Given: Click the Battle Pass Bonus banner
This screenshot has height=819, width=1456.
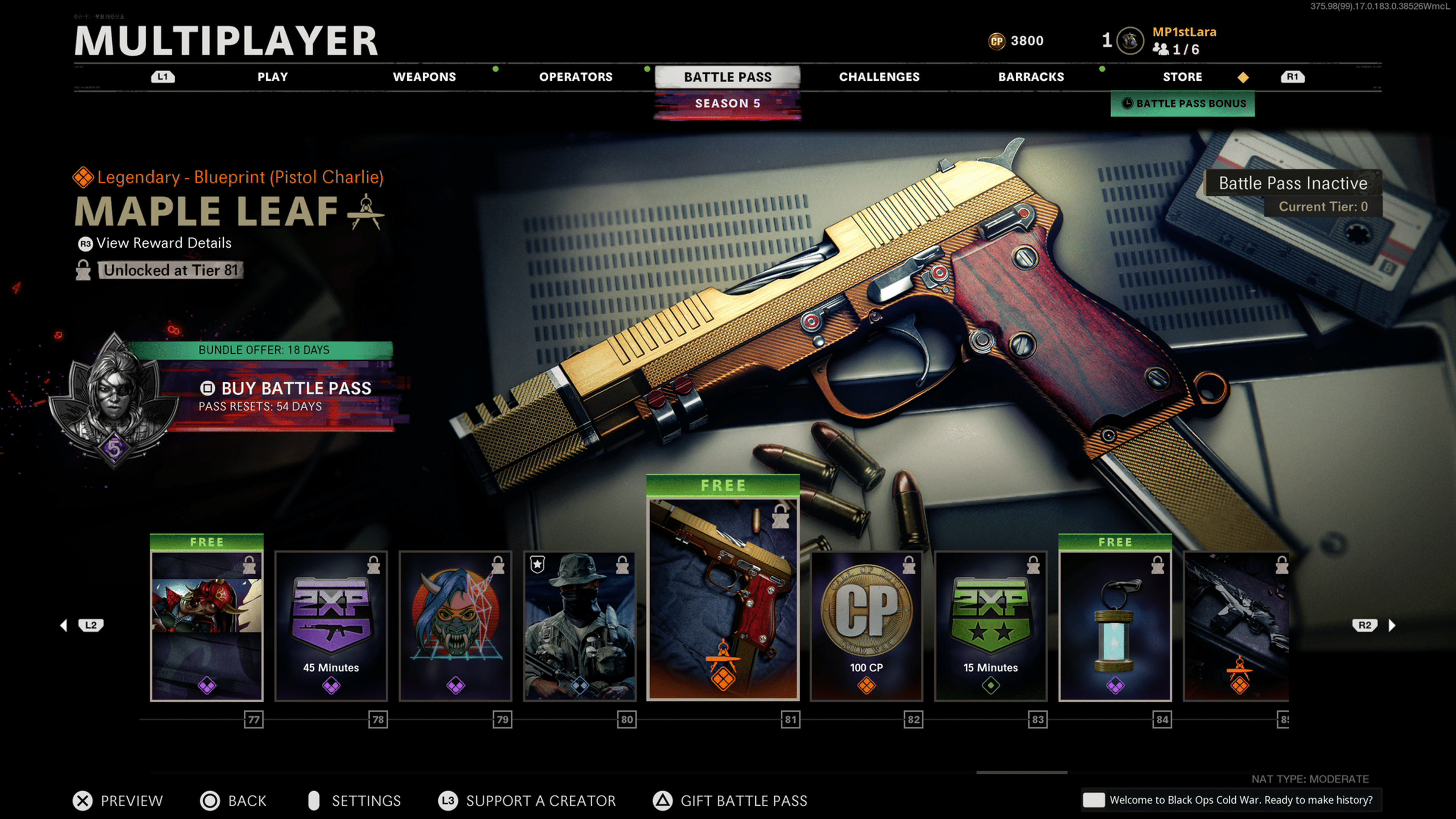Looking at the screenshot, I should [1183, 104].
